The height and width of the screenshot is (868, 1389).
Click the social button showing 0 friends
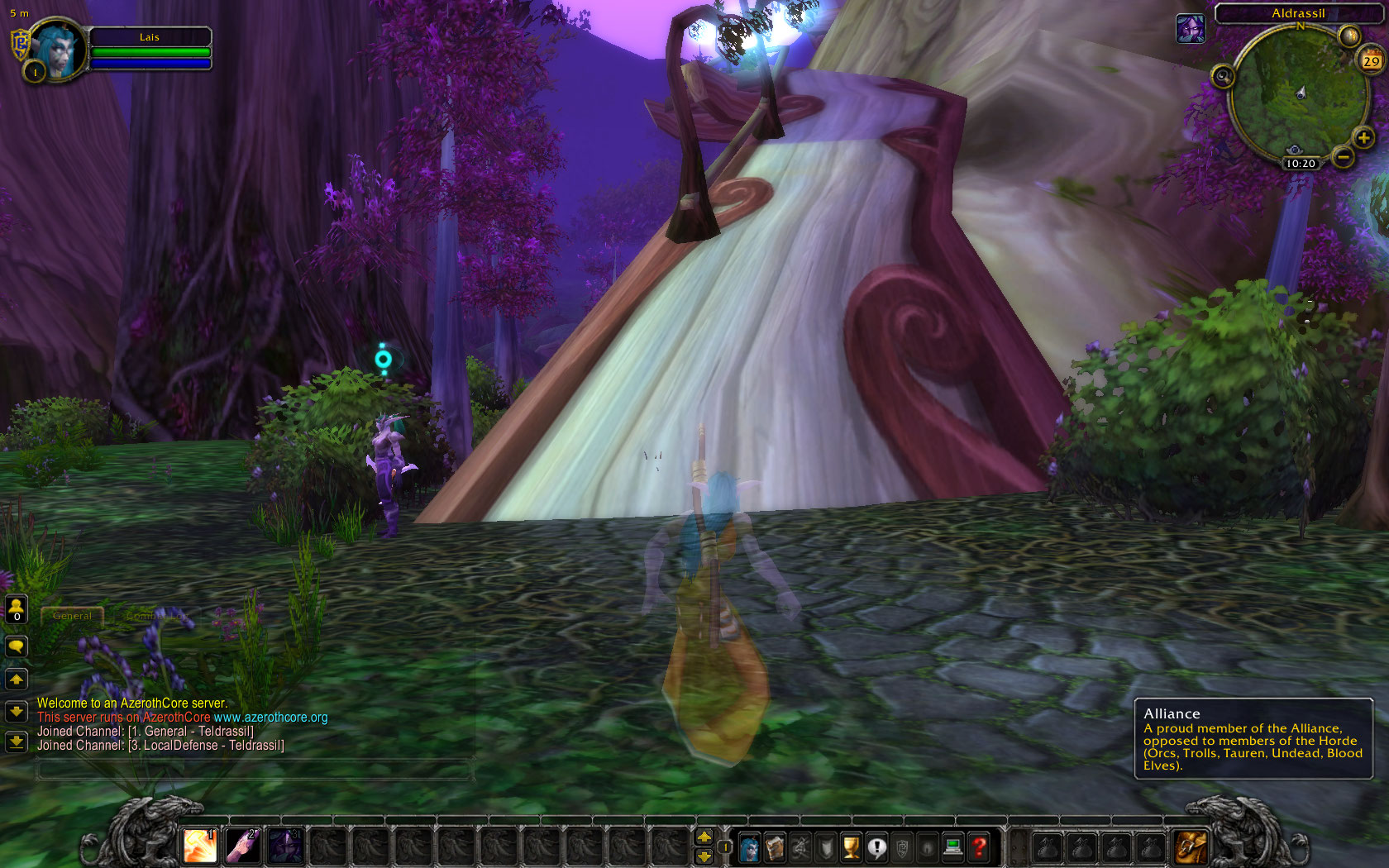coord(16,609)
